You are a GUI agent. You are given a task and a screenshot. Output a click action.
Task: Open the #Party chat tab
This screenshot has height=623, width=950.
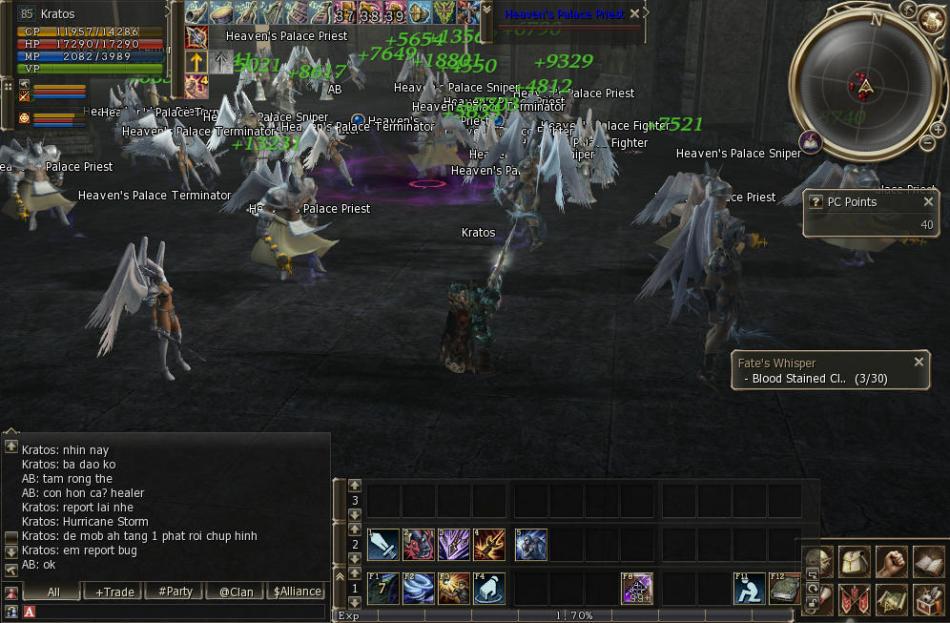tap(175, 591)
